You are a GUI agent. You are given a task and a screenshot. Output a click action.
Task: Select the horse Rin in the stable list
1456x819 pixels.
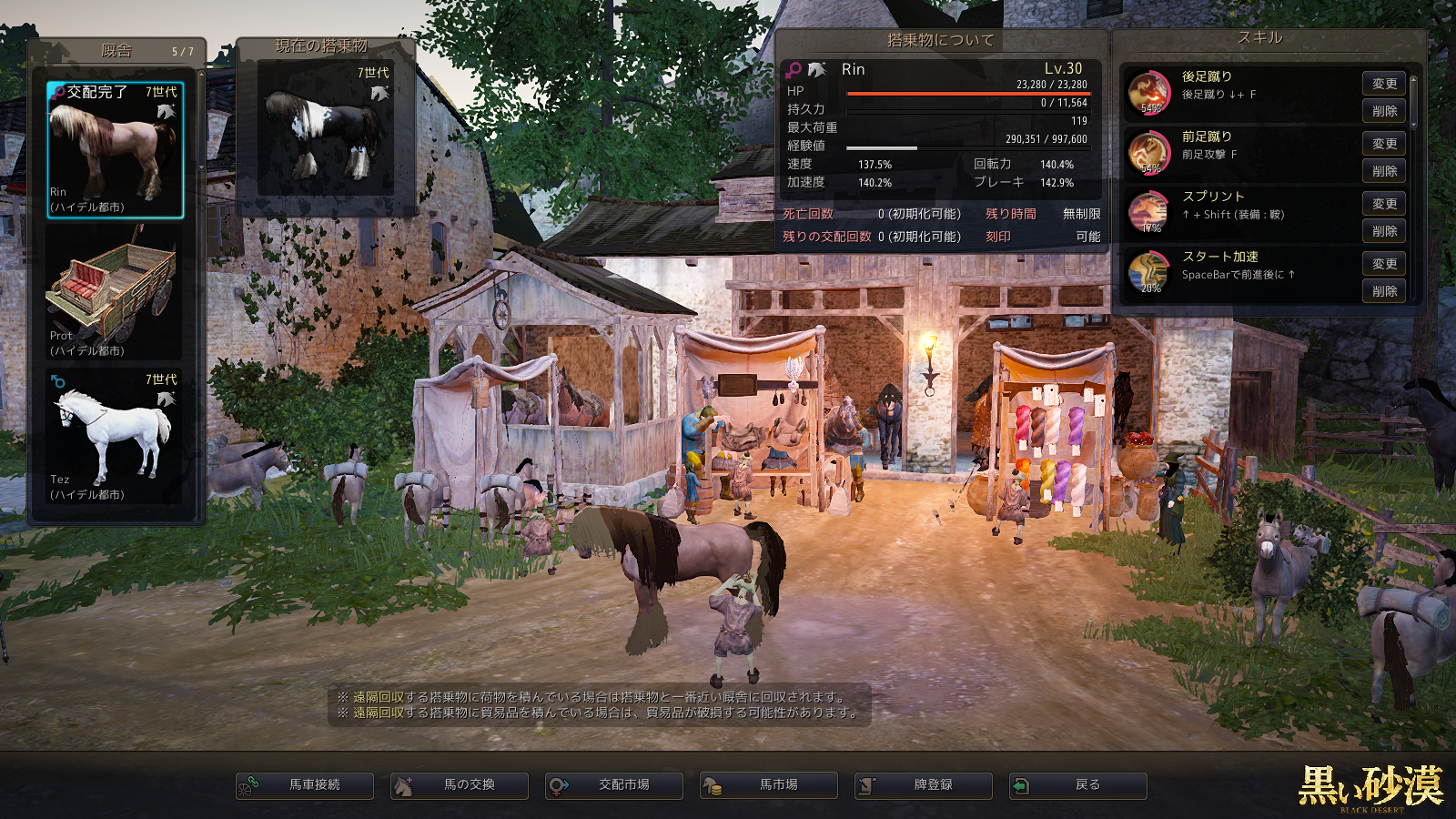pos(115,149)
